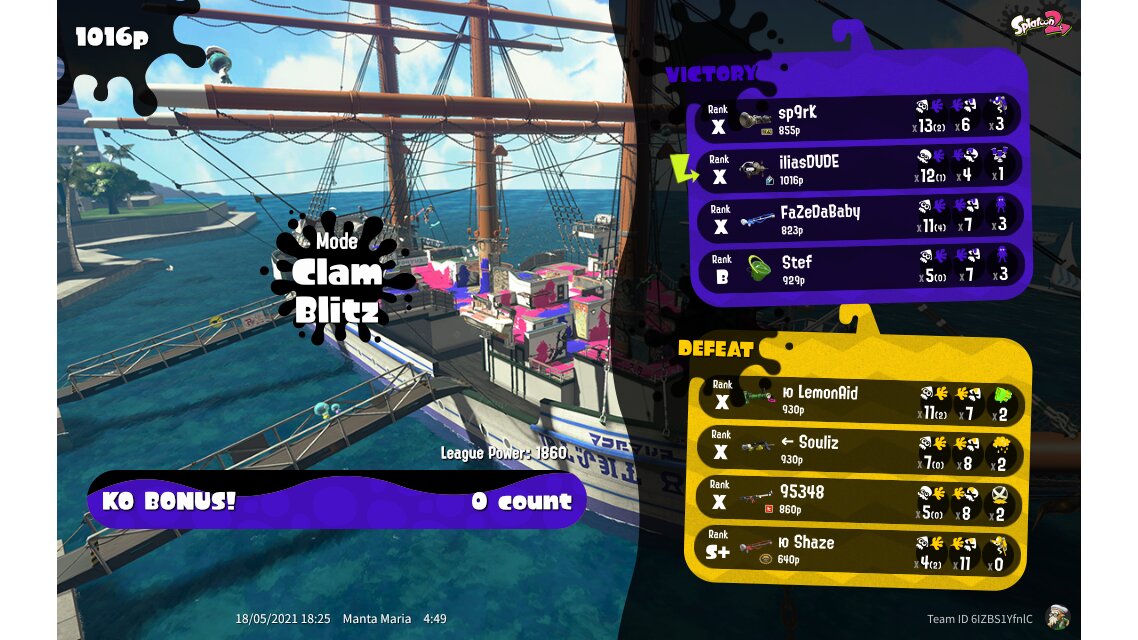Click LemonAid's row on the defeated team
Viewport: 1138px width, 640px height.
(x=858, y=400)
